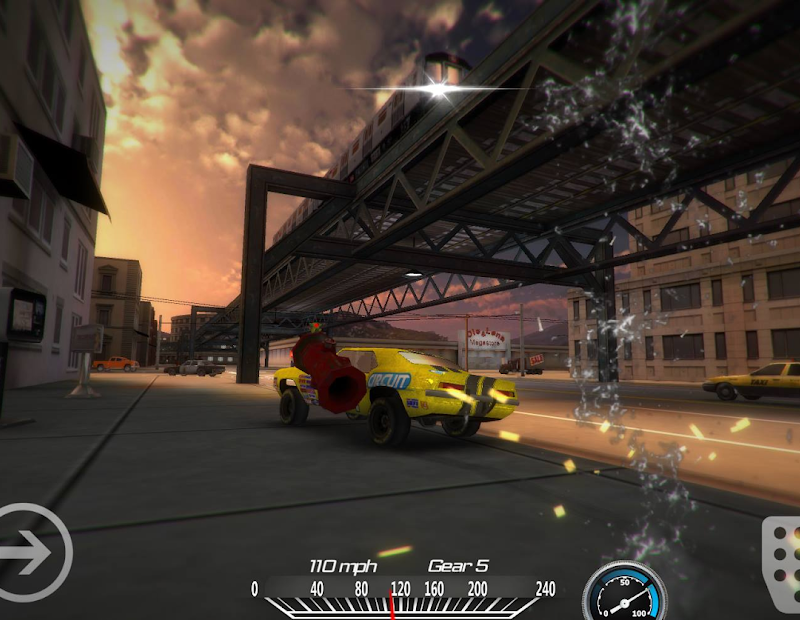The height and width of the screenshot is (620, 800).
Task: Hit the metal gas pedal button
Action: [782, 565]
